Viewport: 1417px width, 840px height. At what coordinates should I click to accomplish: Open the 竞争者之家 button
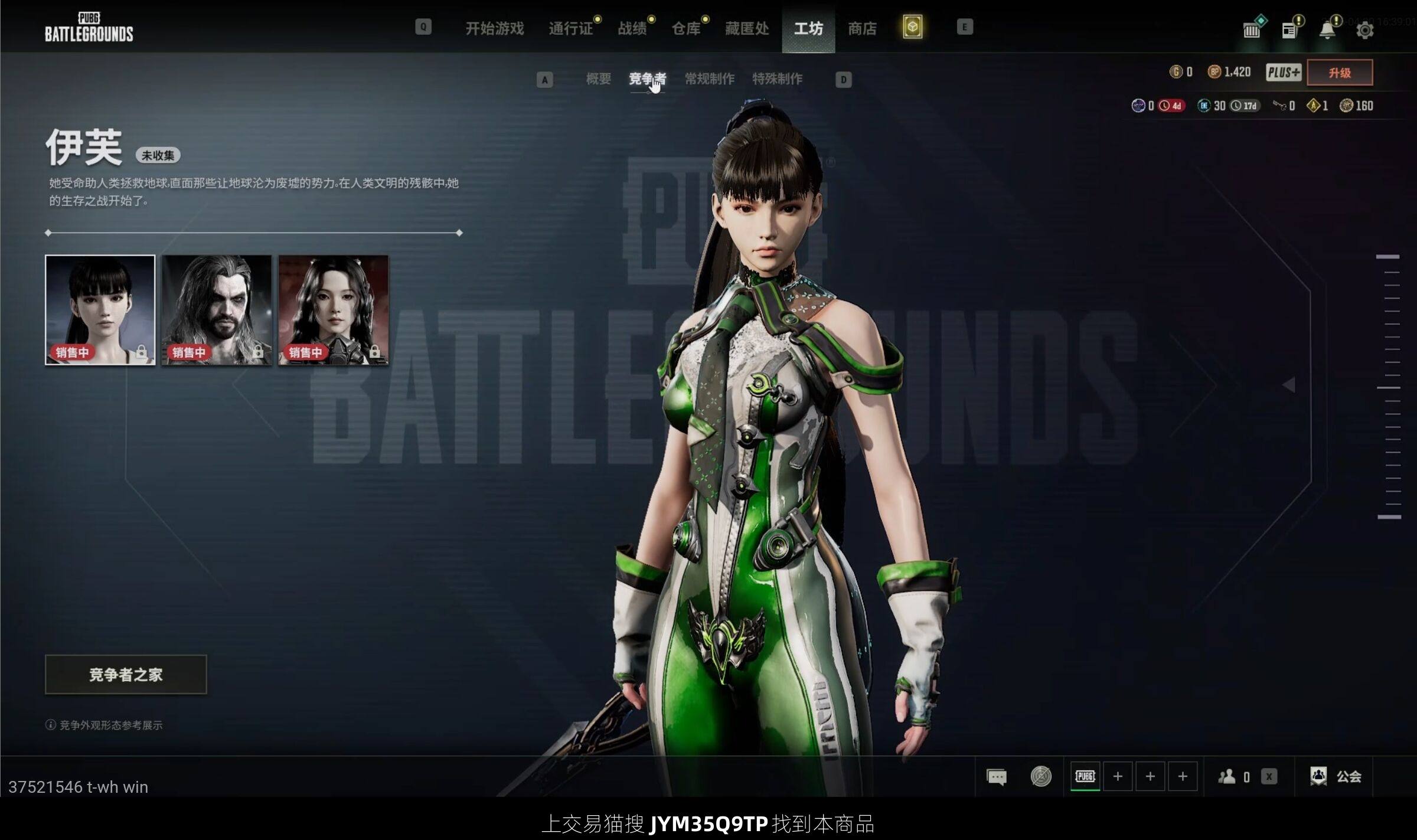click(126, 674)
